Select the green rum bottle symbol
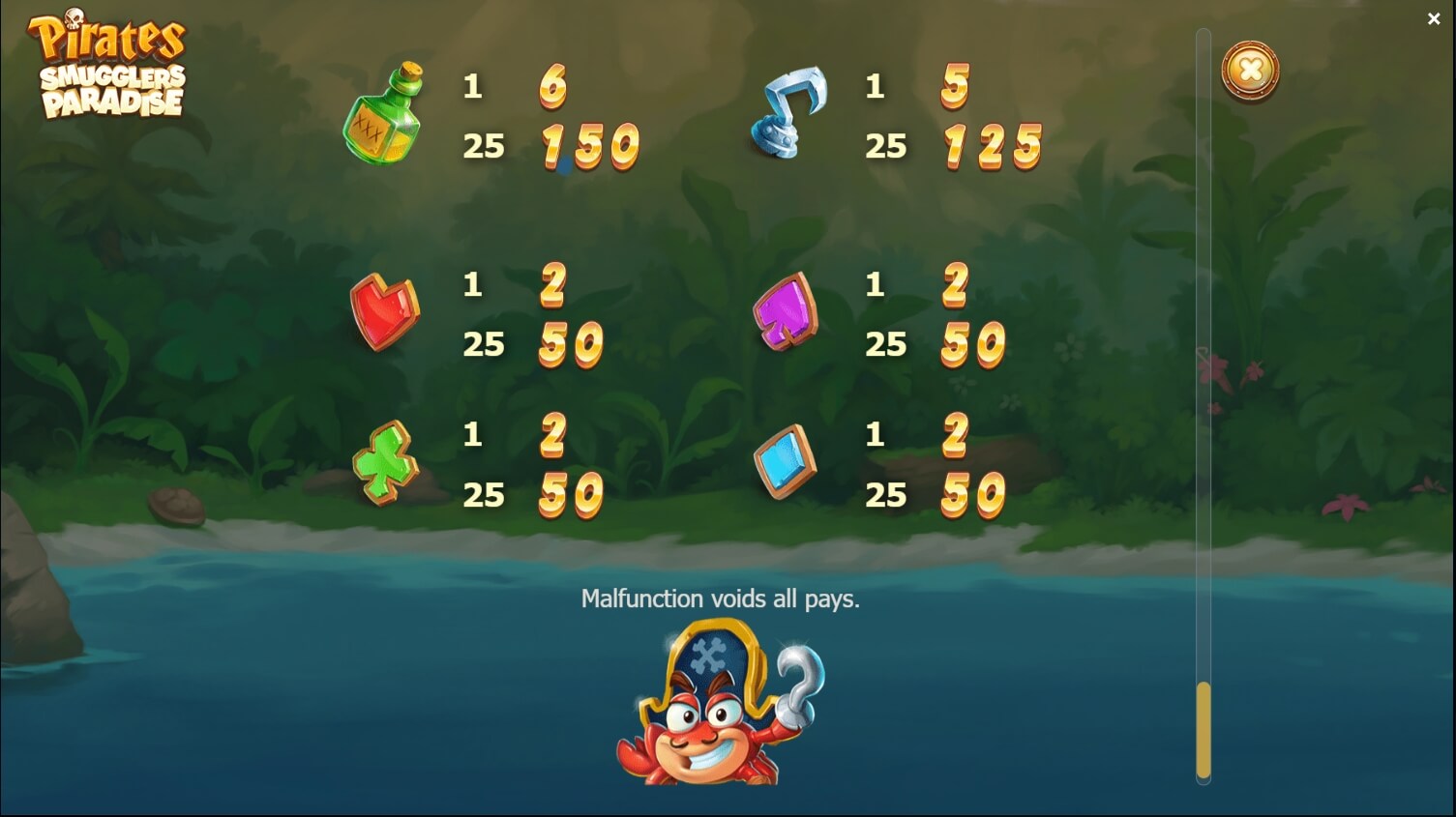 (384, 114)
